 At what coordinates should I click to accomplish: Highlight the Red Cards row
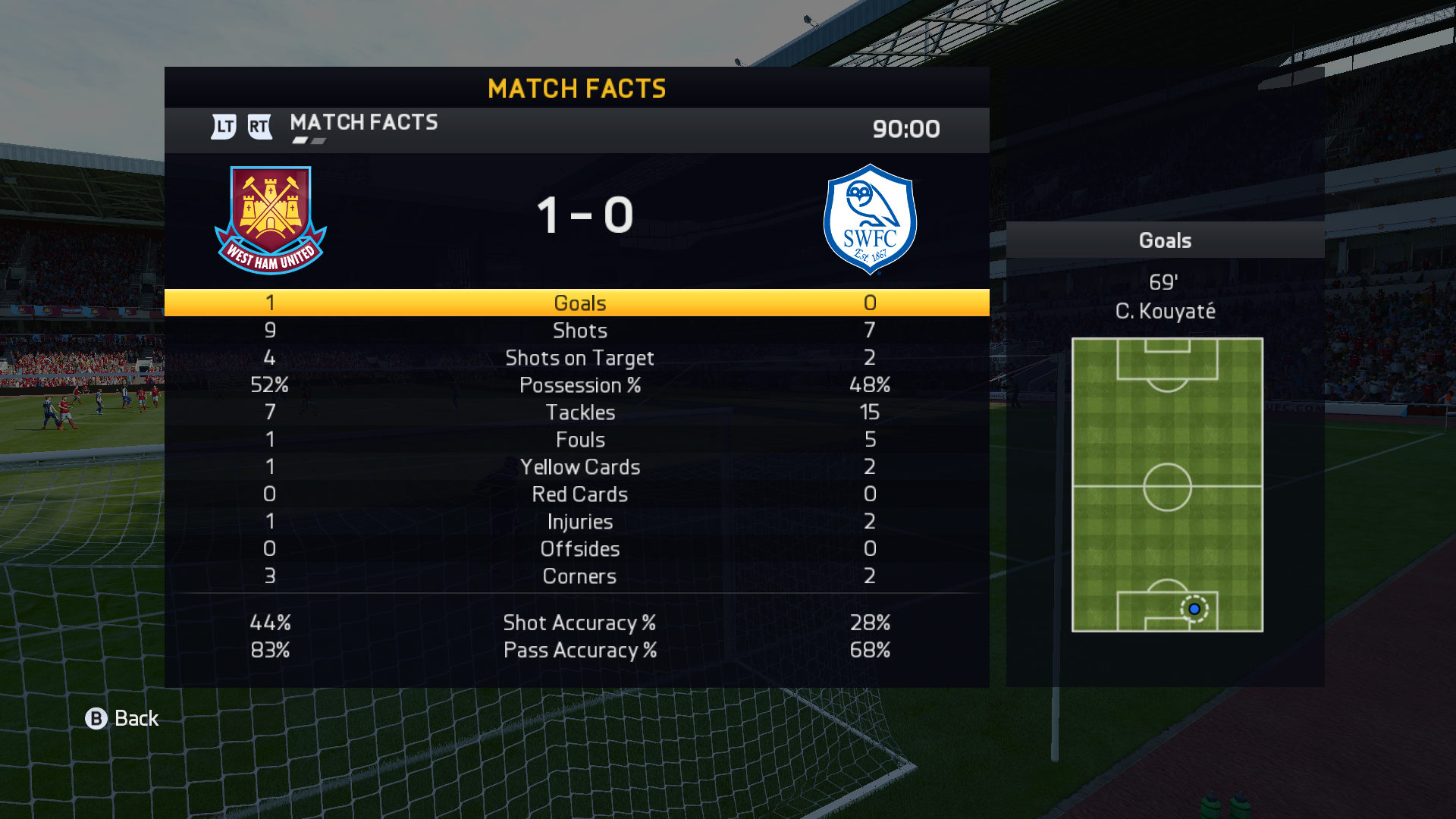pos(579,494)
